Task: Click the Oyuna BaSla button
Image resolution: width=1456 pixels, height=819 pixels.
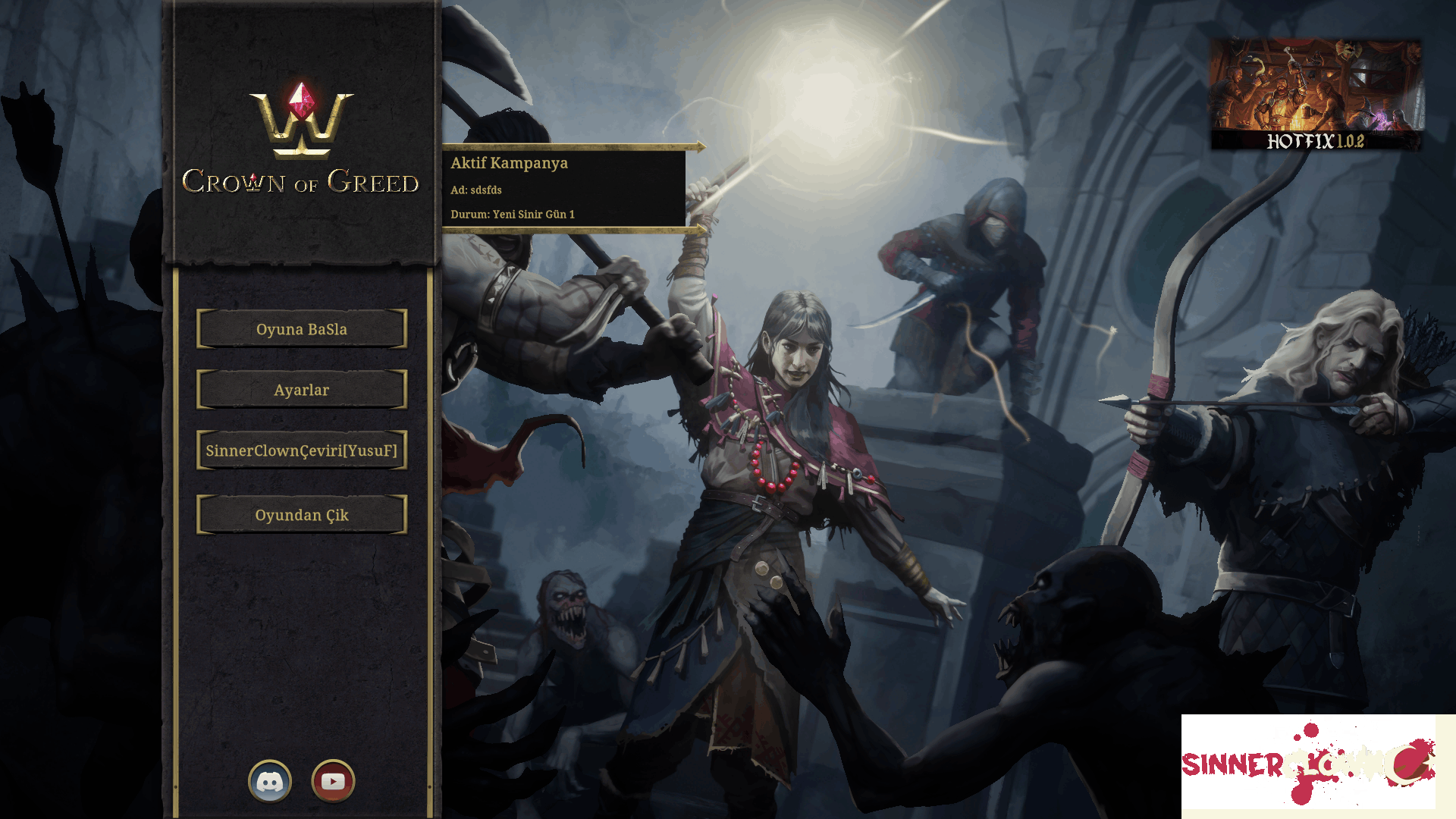Action: pos(302,329)
